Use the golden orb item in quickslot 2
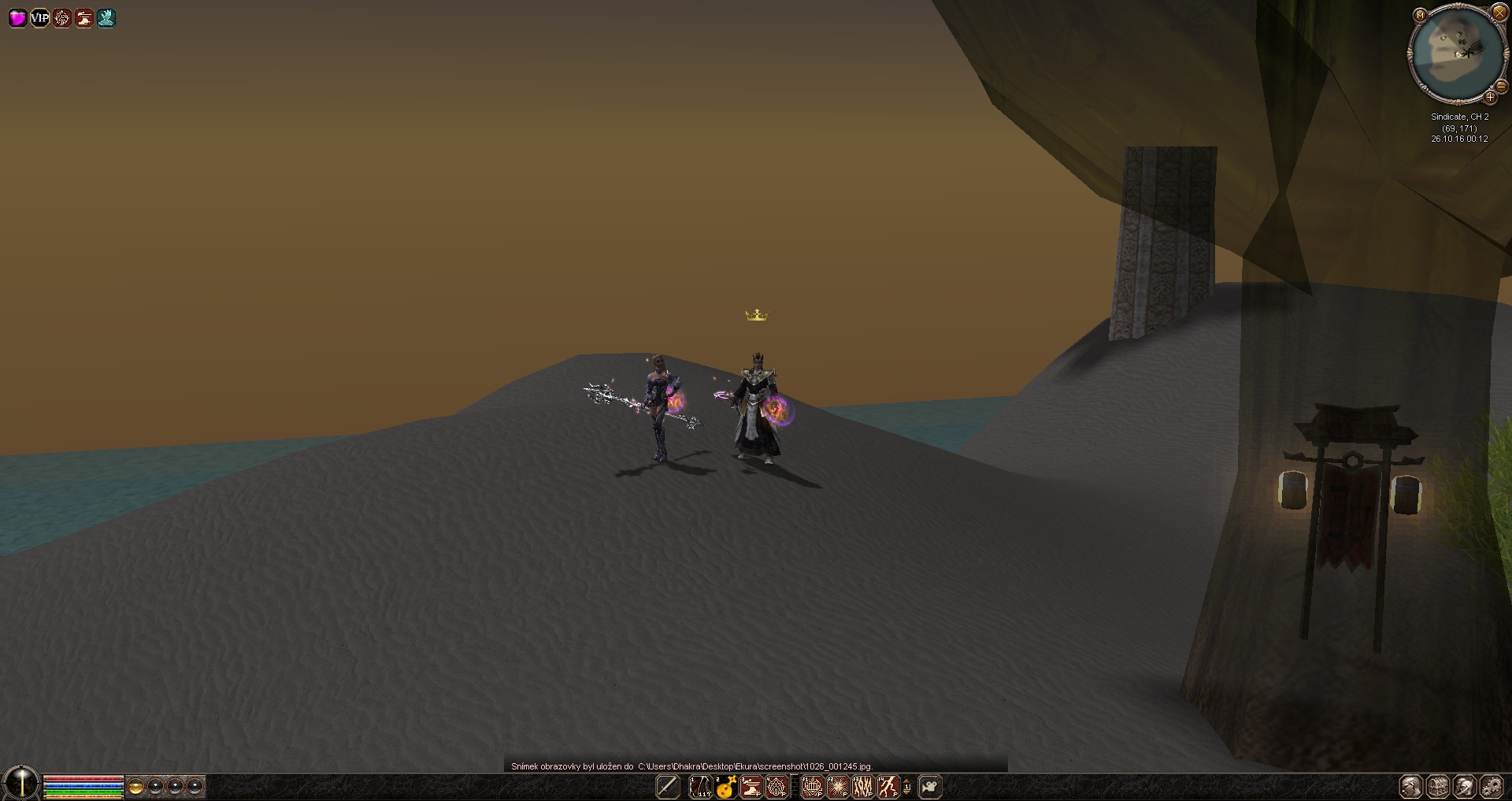 tap(725, 786)
